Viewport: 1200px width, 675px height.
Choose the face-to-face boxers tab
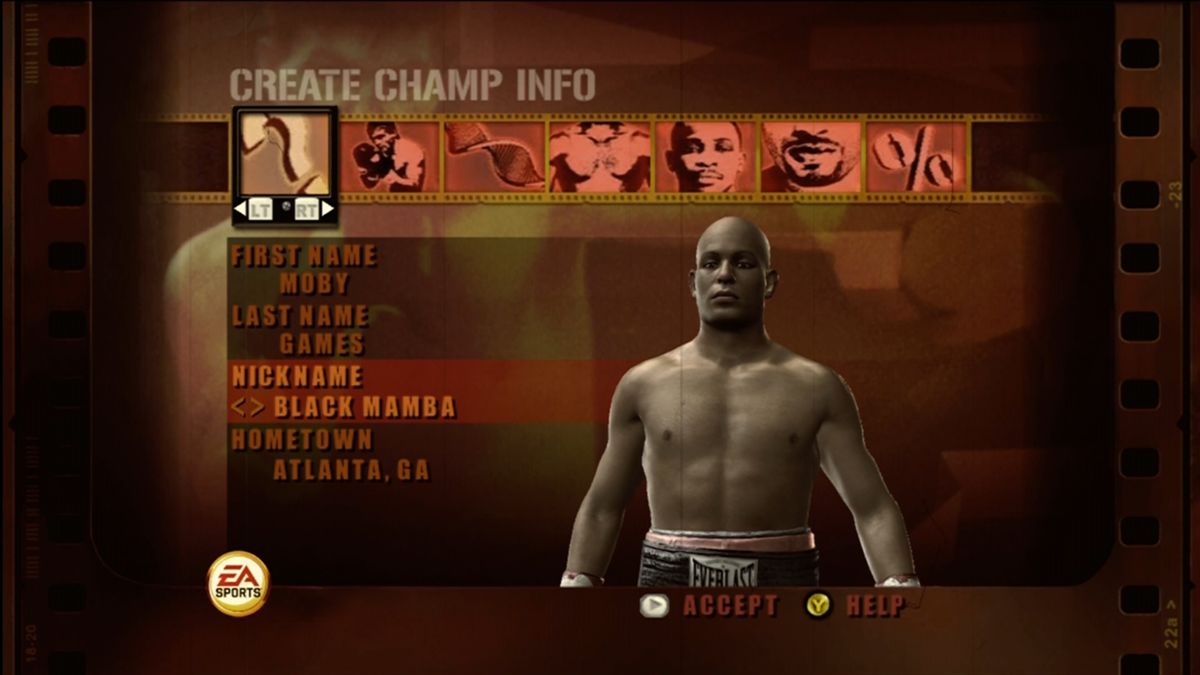(x=600, y=157)
